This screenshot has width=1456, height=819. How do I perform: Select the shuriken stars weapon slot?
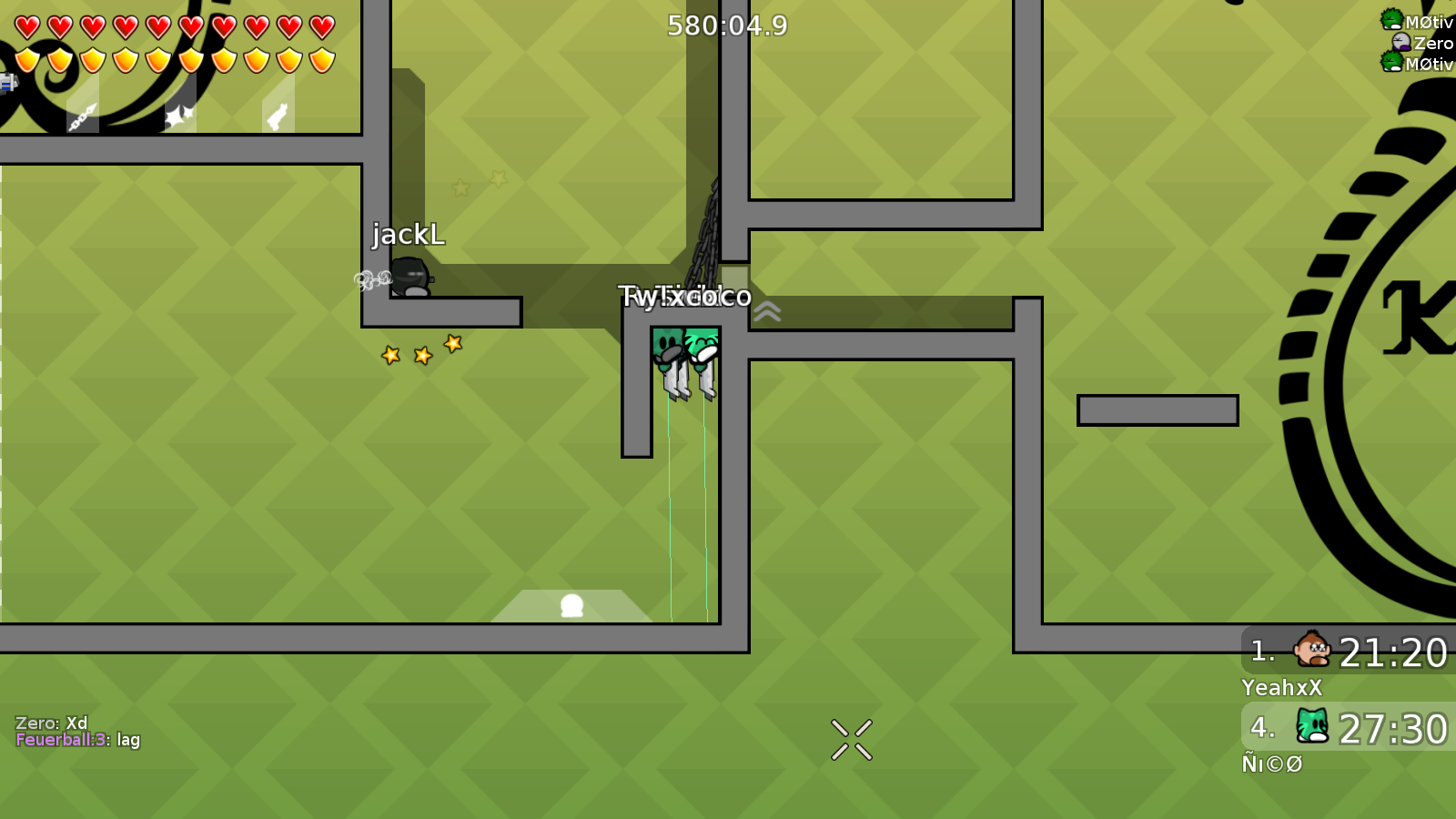180,114
